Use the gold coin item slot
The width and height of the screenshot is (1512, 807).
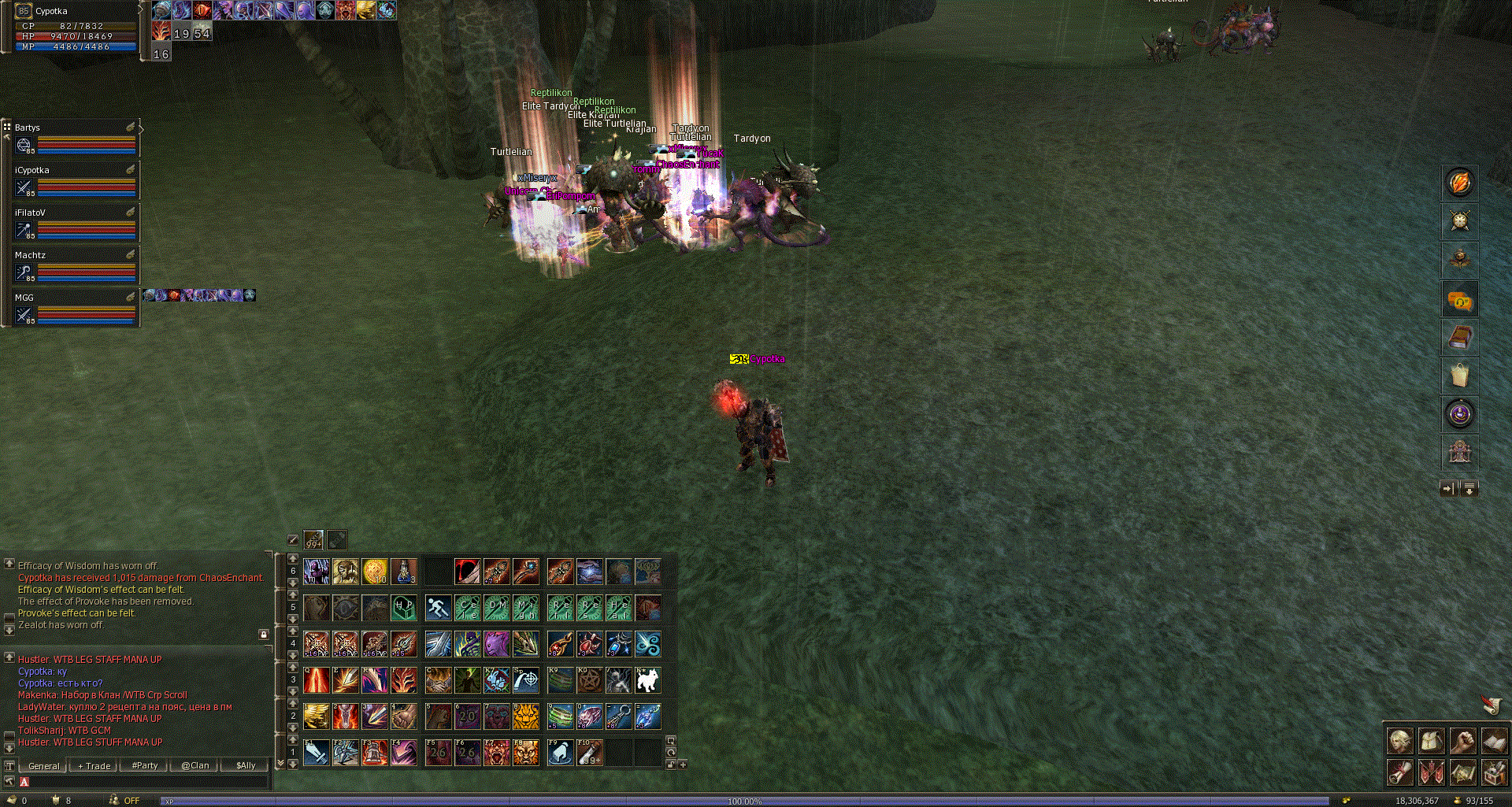374,571
